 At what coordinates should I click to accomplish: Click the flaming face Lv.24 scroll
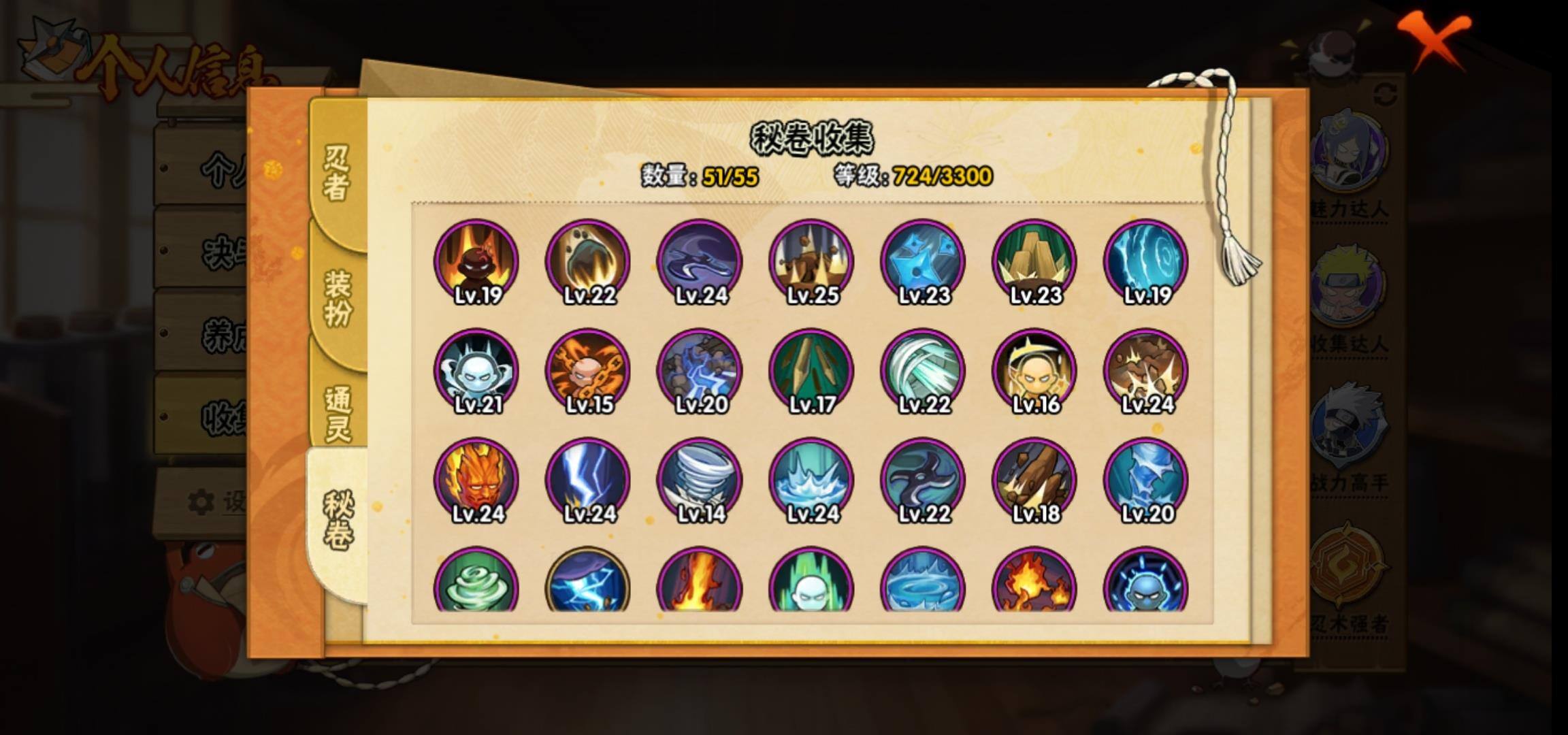(x=476, y=480)
